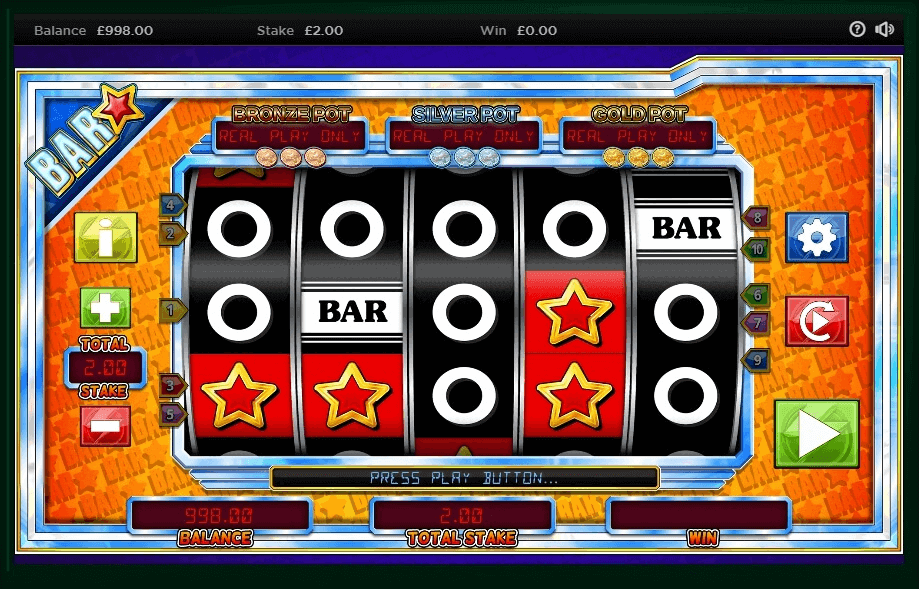Select payline marker number 9
Screen dimensions: 919x589
tap(756, 359)
